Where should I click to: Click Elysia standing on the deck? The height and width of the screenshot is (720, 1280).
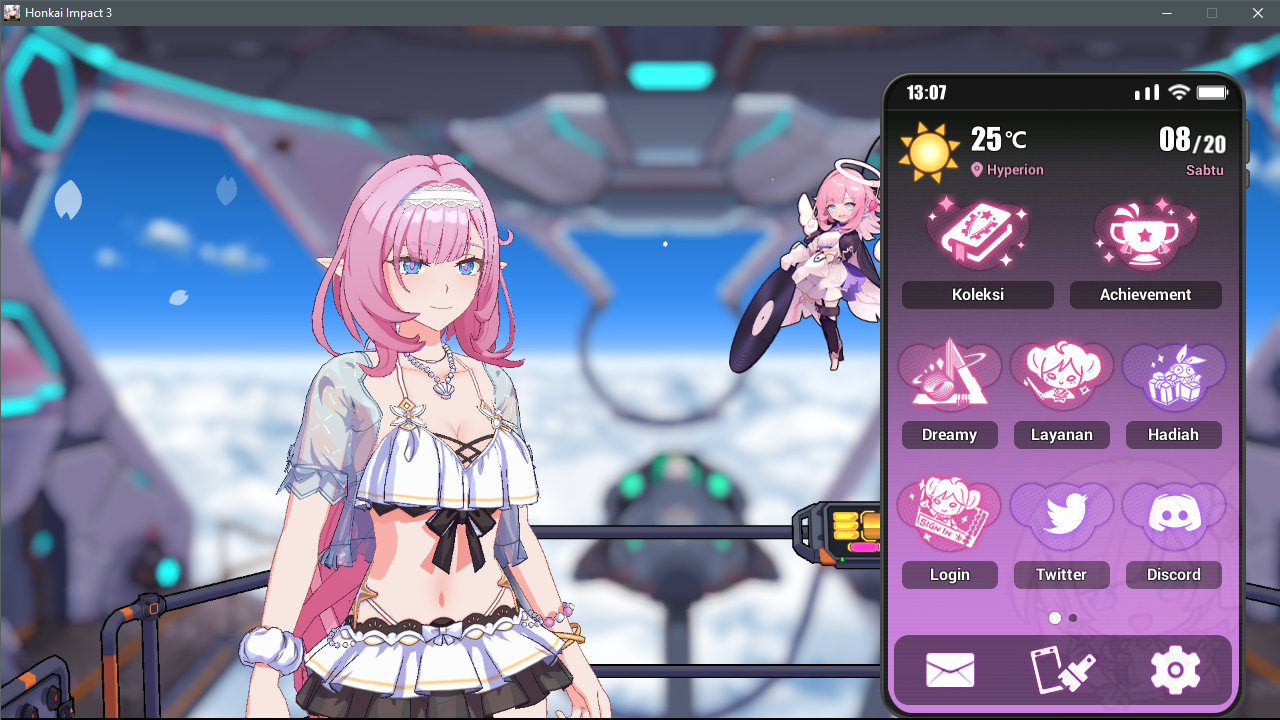coord(430,420)
